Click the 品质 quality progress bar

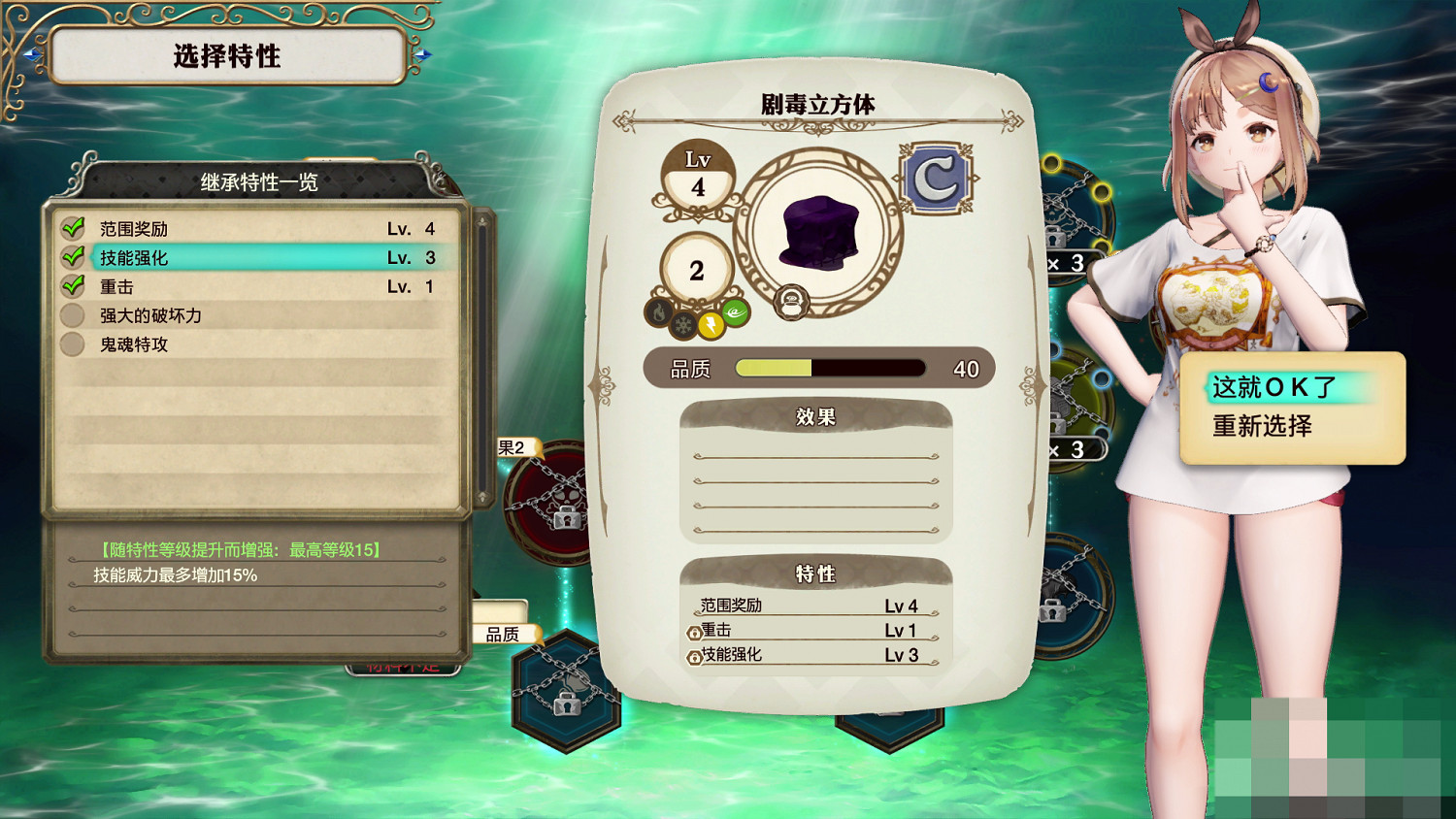830,368
